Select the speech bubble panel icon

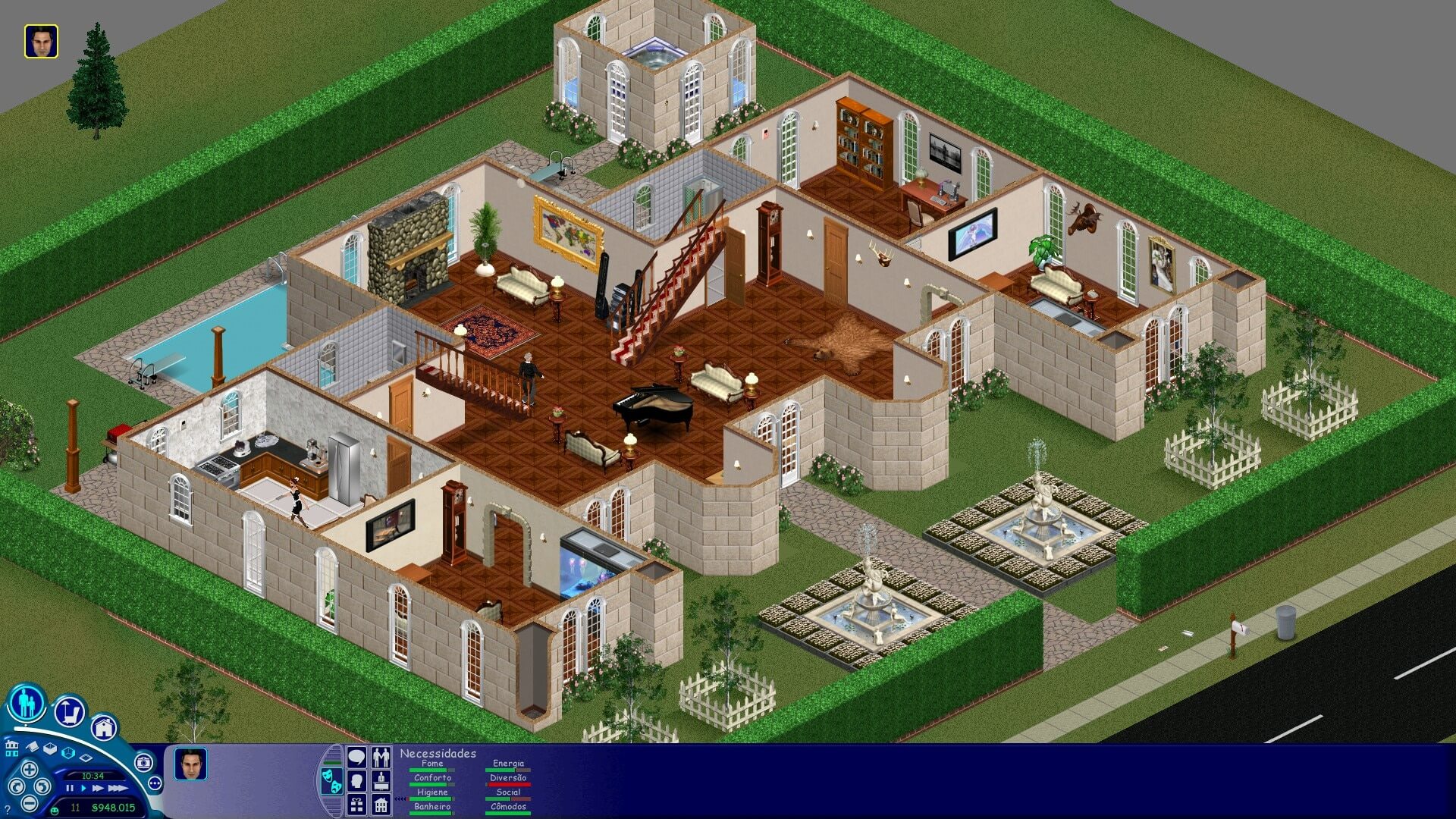(x=356, y=758)
